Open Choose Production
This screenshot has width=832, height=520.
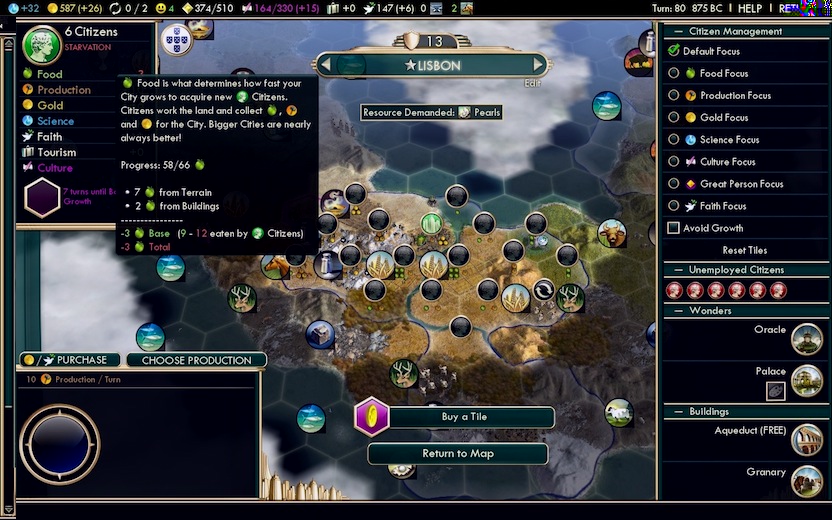pyautogui.click(x=196, y=360)
